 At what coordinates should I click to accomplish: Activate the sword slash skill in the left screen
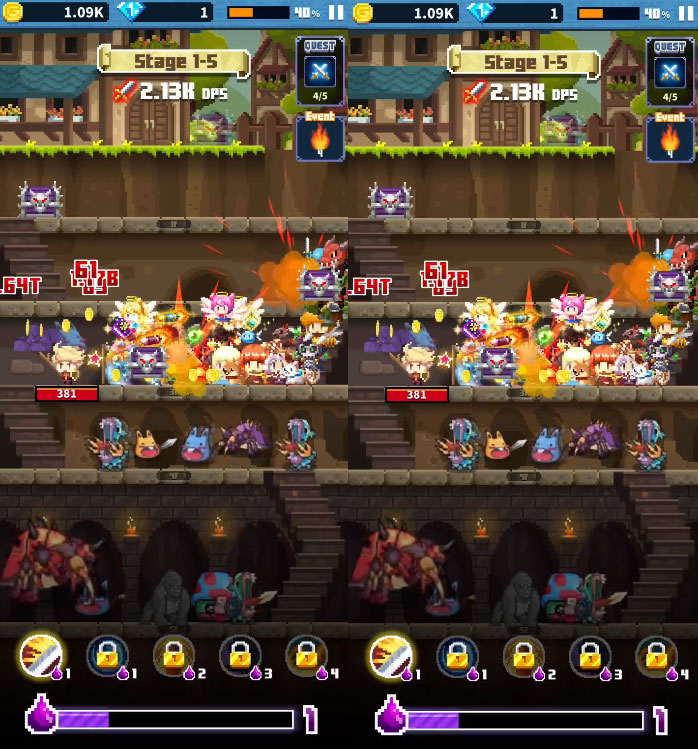point(40,657)
